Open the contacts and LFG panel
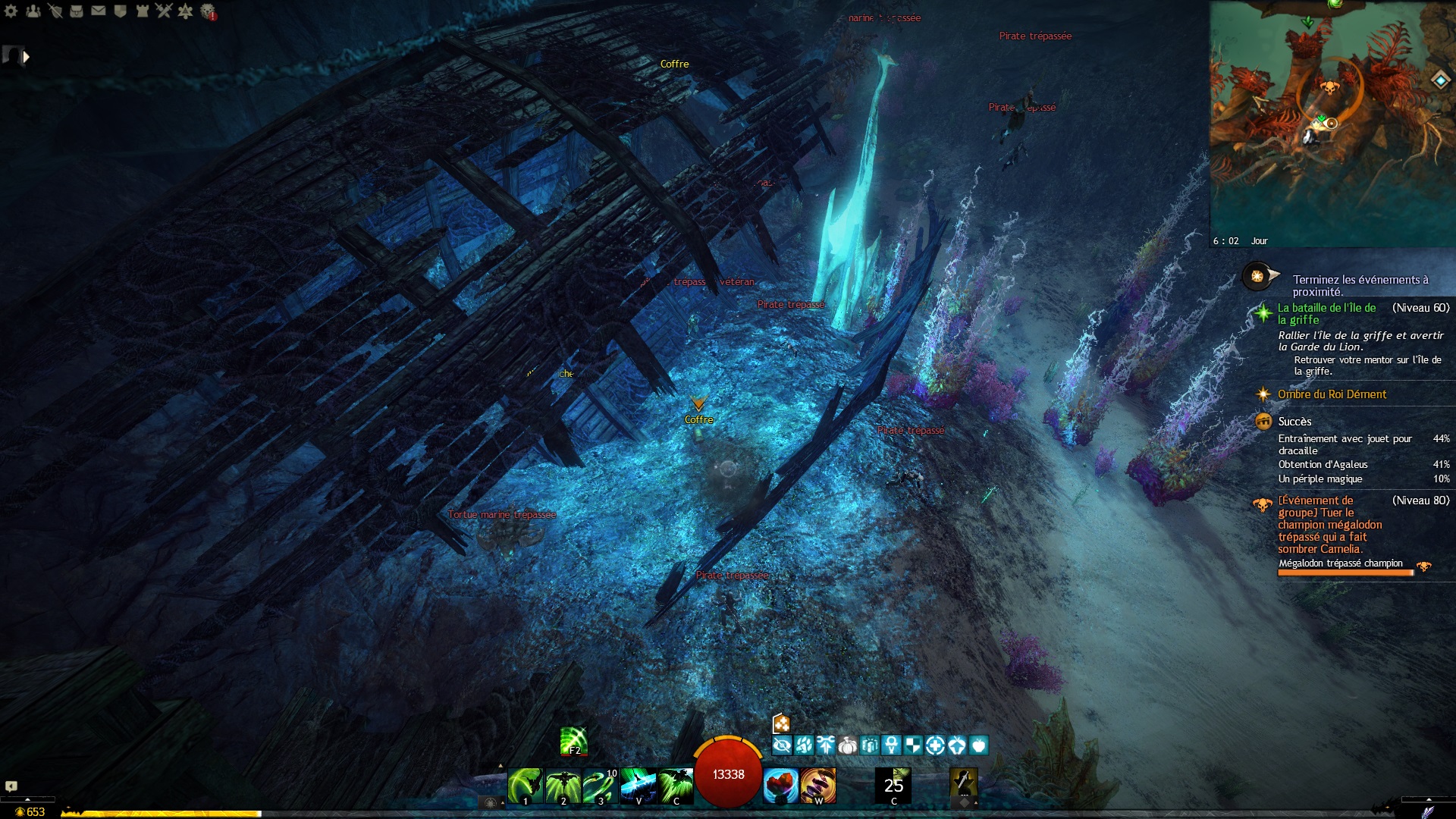 click(x=33, y=11)
